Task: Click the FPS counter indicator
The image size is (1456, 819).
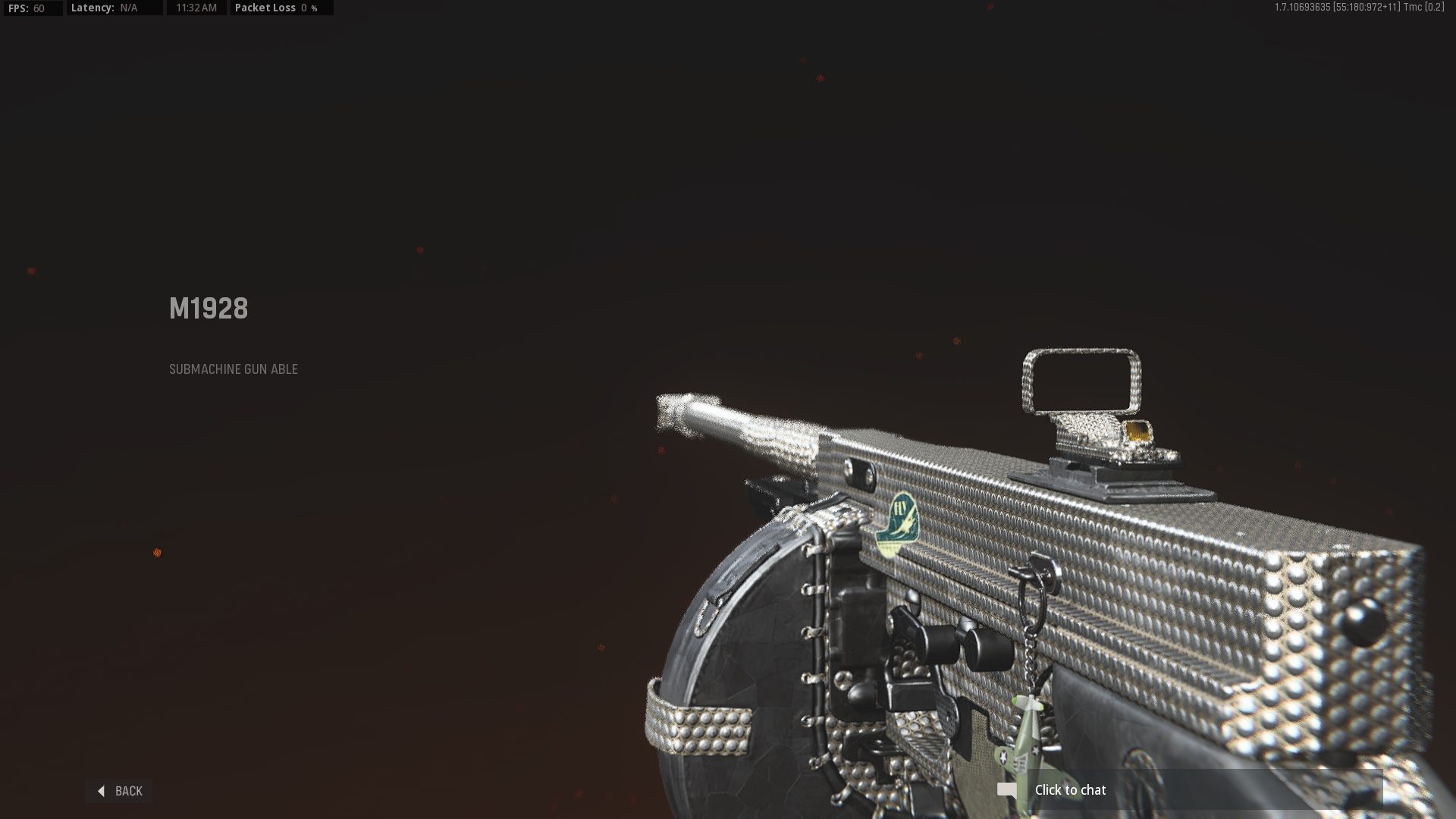Action: 30,9
